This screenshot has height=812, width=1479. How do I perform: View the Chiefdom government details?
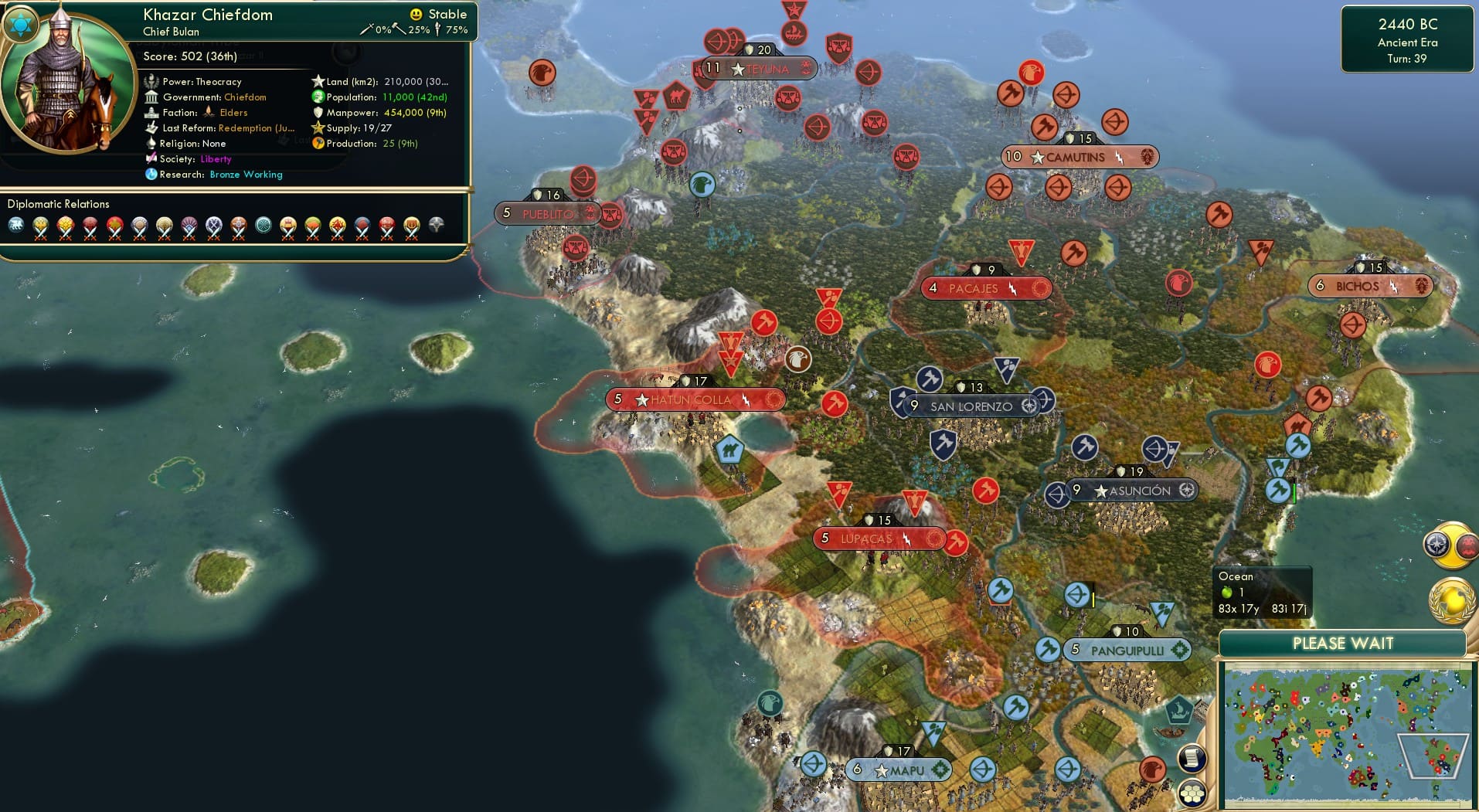pos(244,97)
